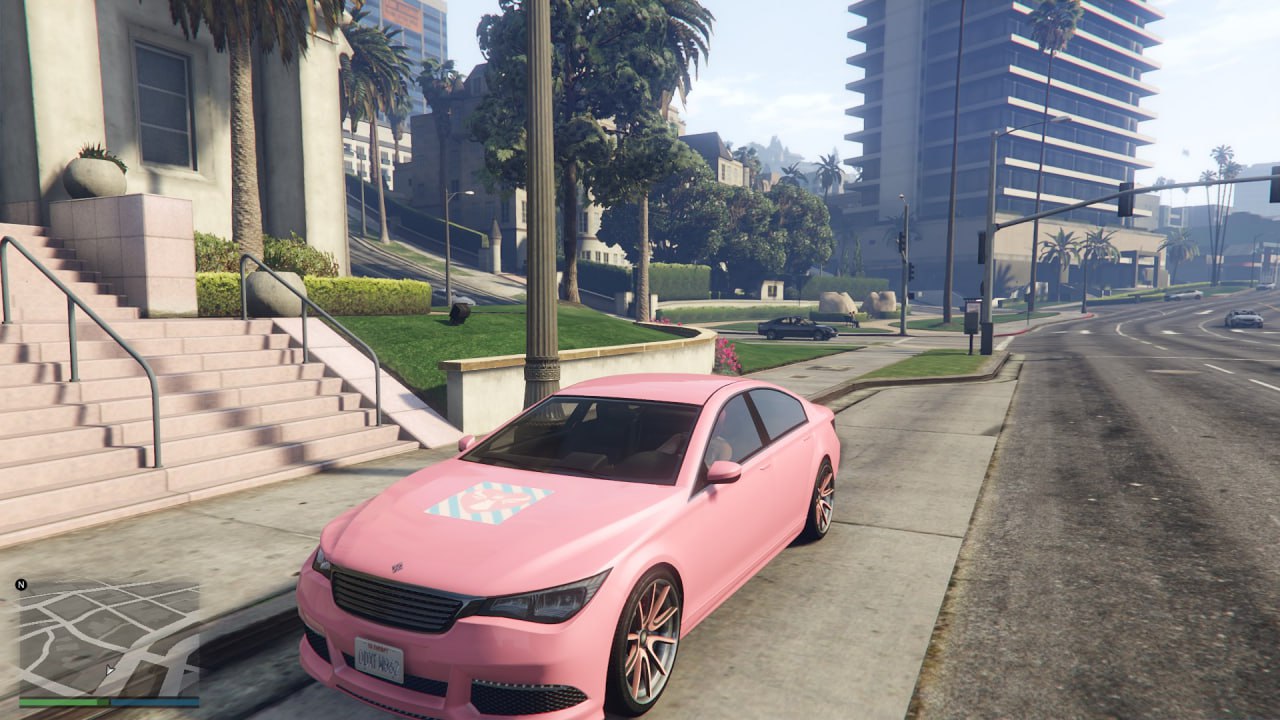1280x720 pixels.
Task: Select the player arrow on the minimap
Action: pos(110,669)
